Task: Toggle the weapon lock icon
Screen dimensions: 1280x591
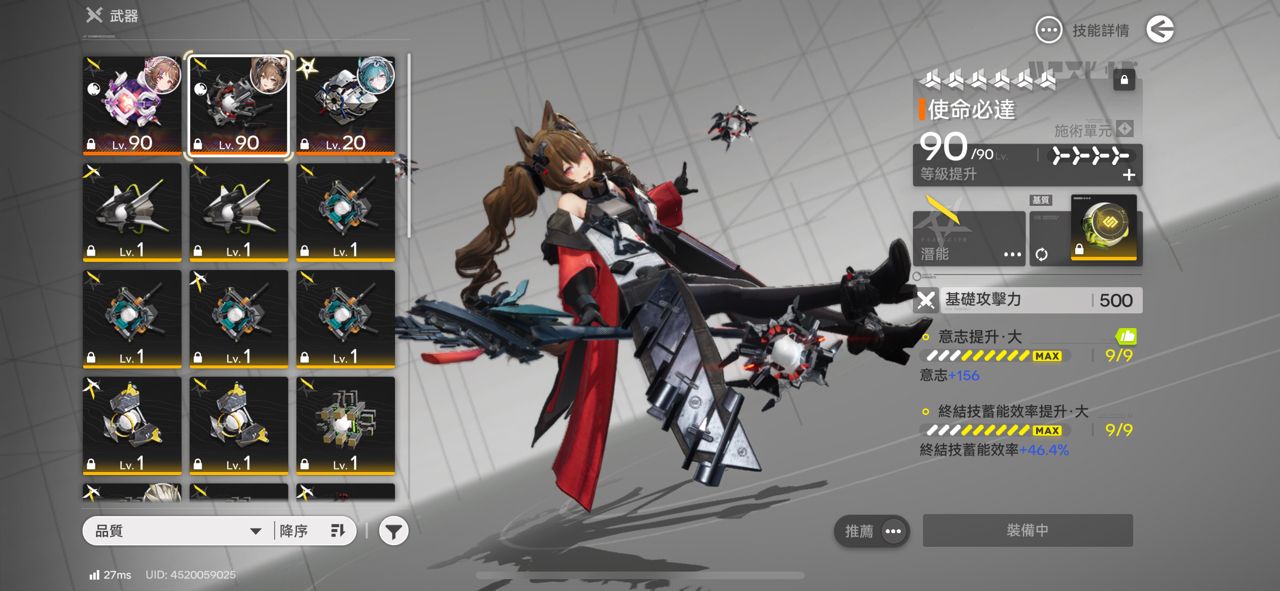Action: coord(1124,80)
